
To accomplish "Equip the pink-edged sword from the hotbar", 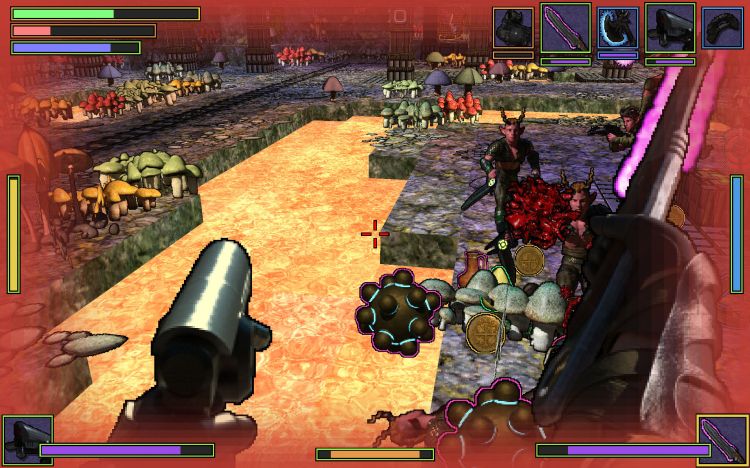I will tap(566, 28).
